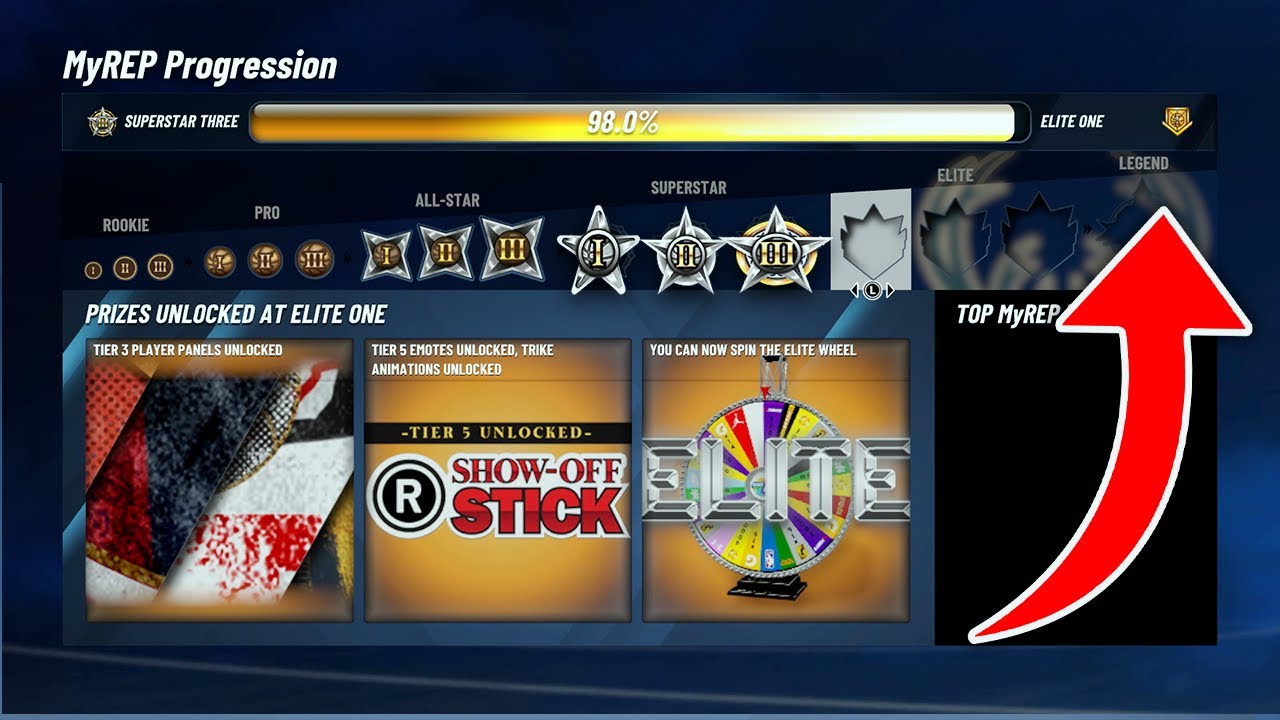Select the Rookie I badge icon
Screen dimensions: 1280x720
coord(92,270)
